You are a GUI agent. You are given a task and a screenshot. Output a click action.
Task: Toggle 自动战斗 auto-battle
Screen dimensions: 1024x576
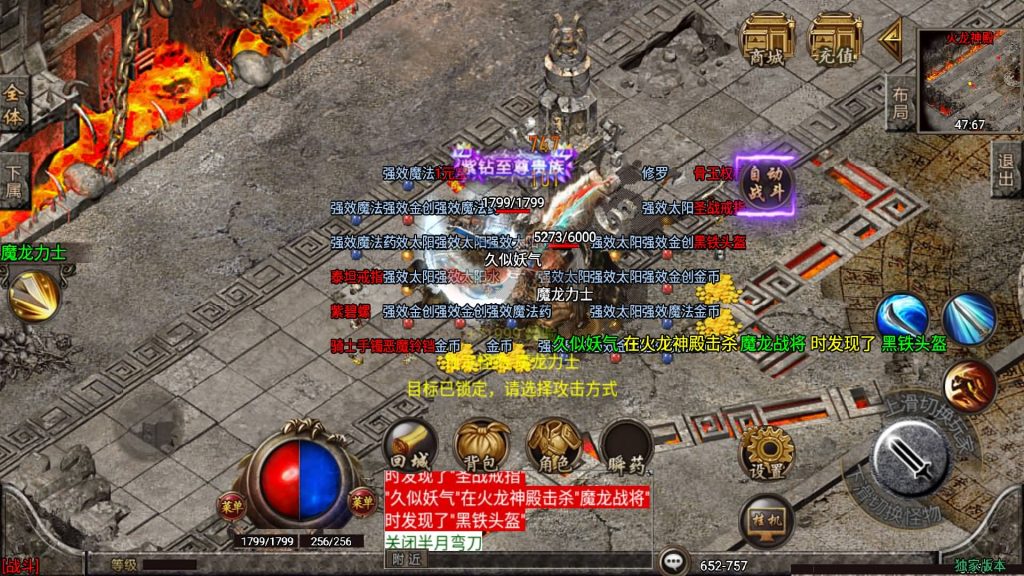(x=766, y=185)
